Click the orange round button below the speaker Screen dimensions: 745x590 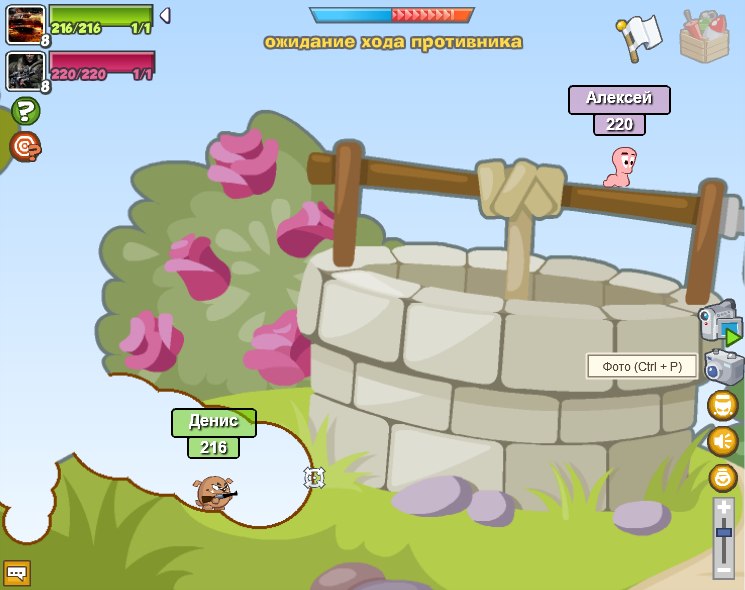point(722,477)
